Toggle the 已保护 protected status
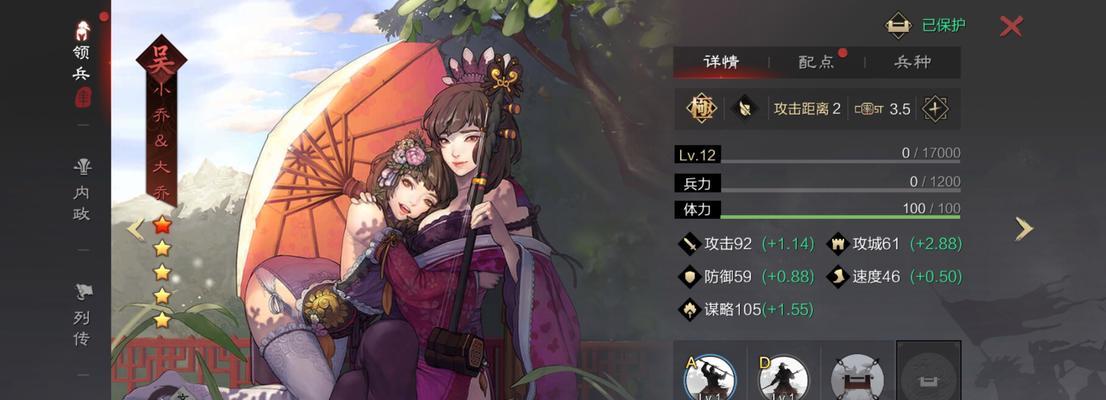This screenshot has height=400, width=1106. (x=899, y=26)
